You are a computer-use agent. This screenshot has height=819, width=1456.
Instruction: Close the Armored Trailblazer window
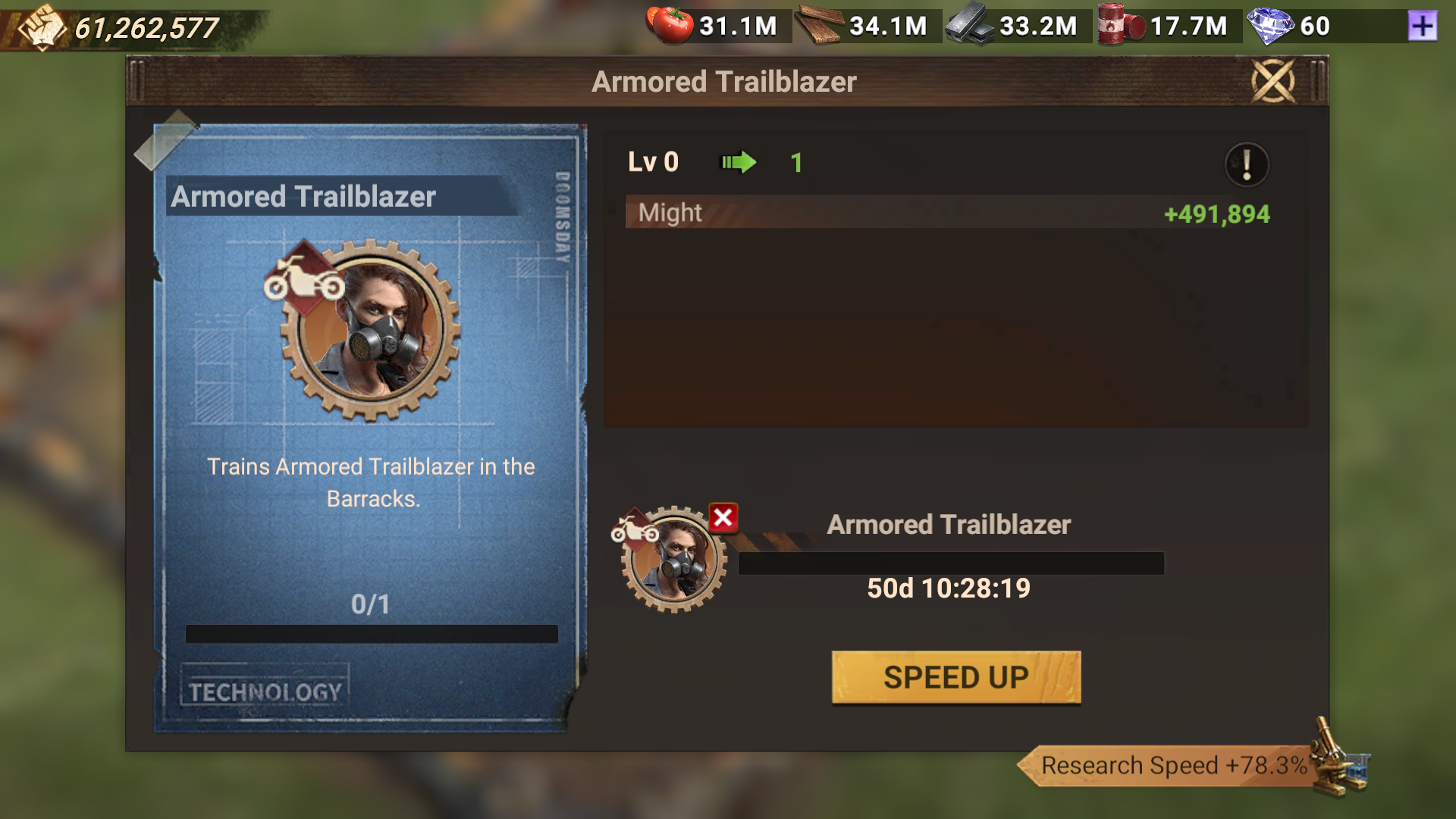pyautogui.click(x=1272, y=81)
